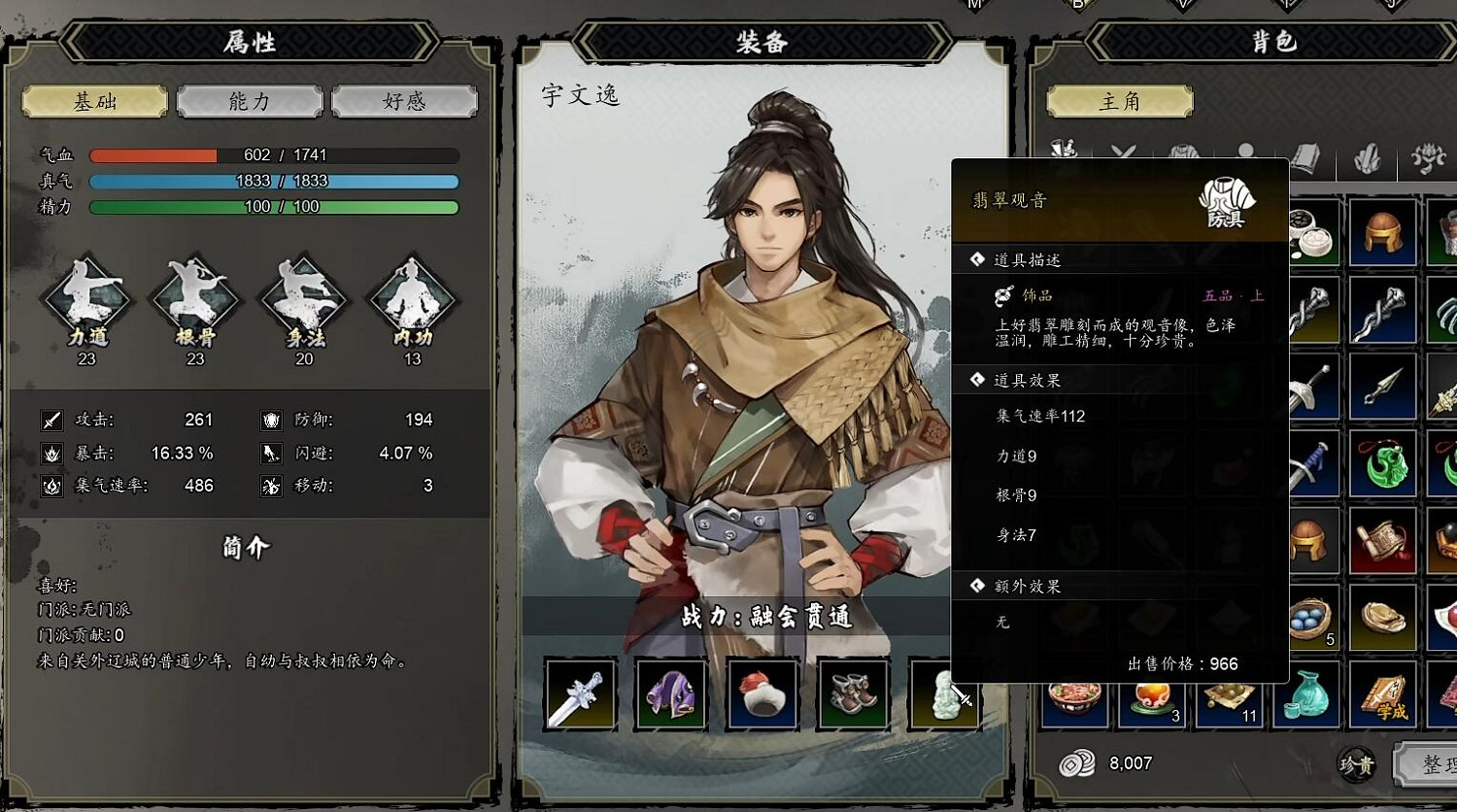Click the 气血 health bar
Screen dimensions: 1457x812
pyautogui.click(x=274, y=153)
